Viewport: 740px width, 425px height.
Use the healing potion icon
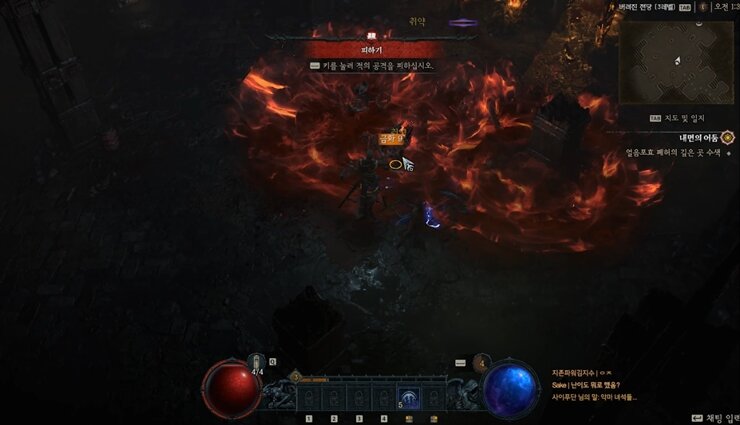(257, 362)
